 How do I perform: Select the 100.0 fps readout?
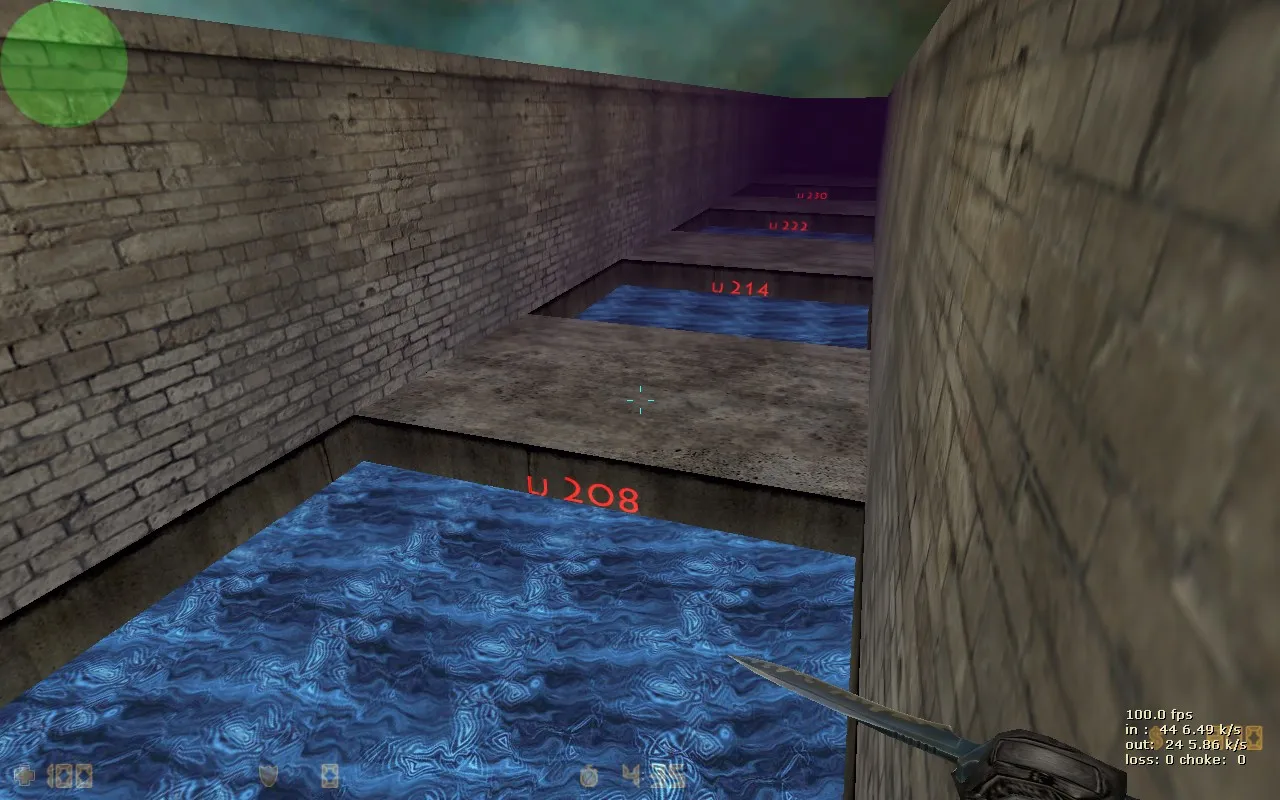(1160, 713)
